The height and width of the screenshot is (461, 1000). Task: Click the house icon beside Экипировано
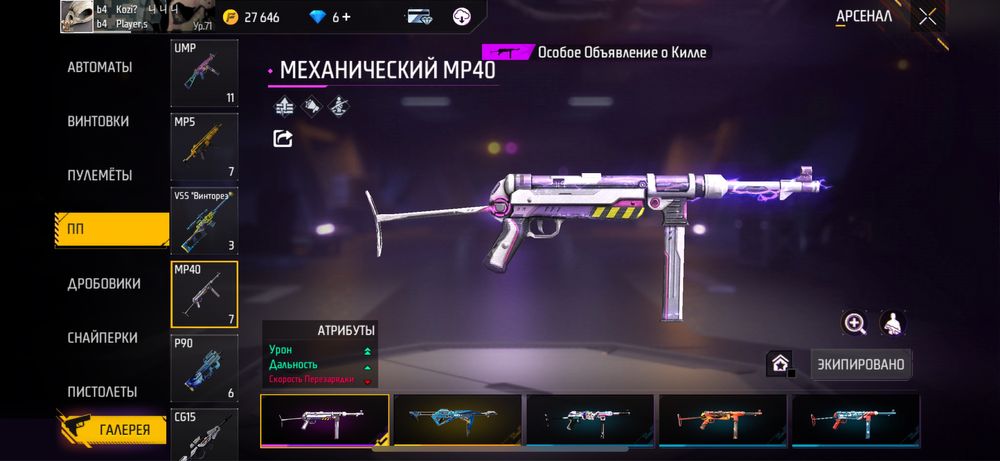(x=780, y=364)
